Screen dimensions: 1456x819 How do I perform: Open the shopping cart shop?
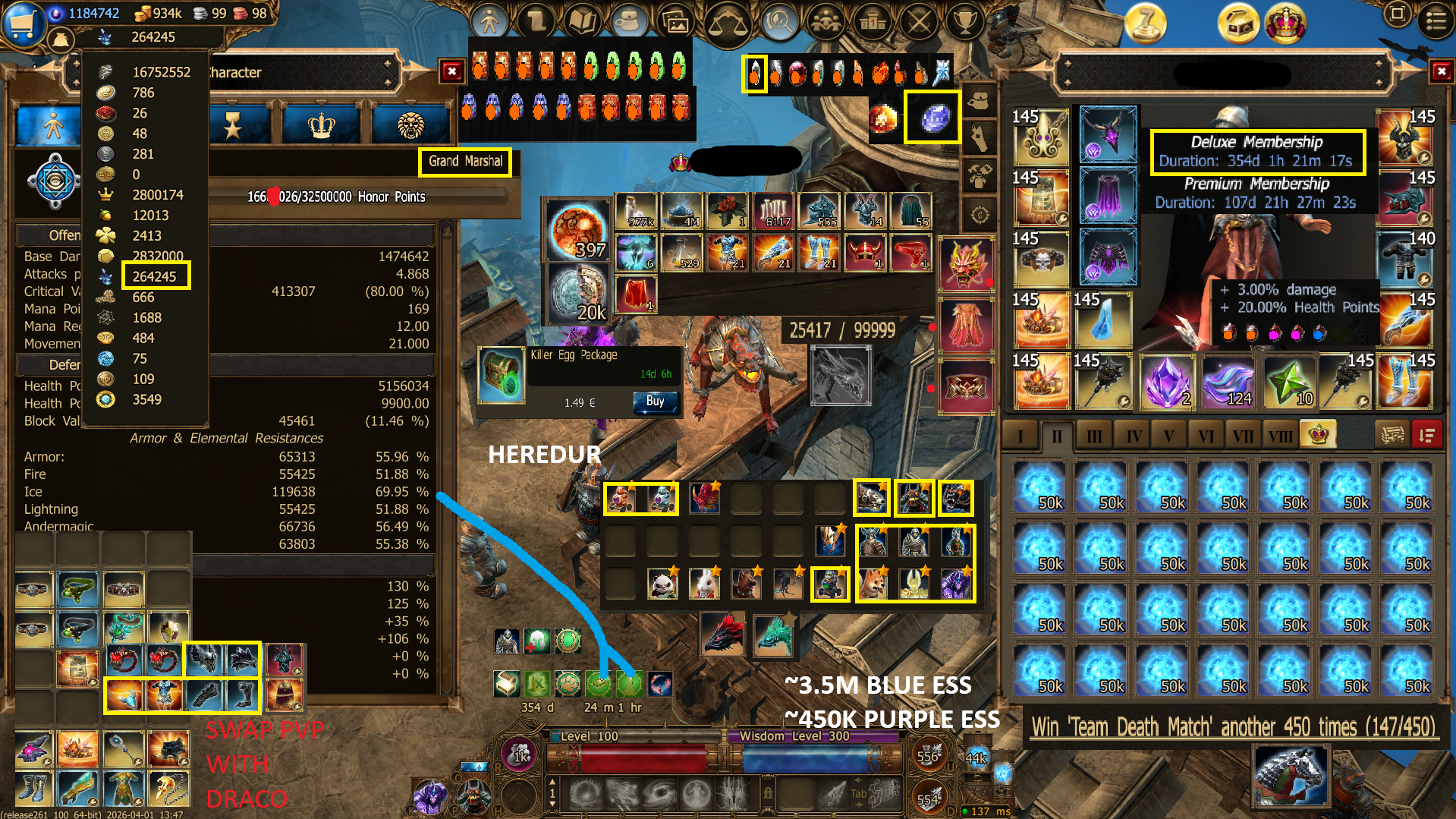pyautogui.click(x=22, y=23)
